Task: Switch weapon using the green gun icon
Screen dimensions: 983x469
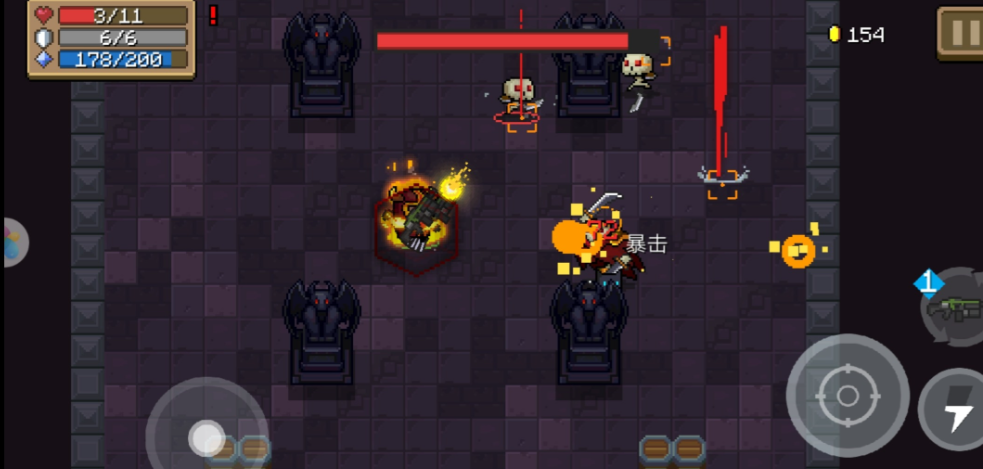Action: coord(953,308)
